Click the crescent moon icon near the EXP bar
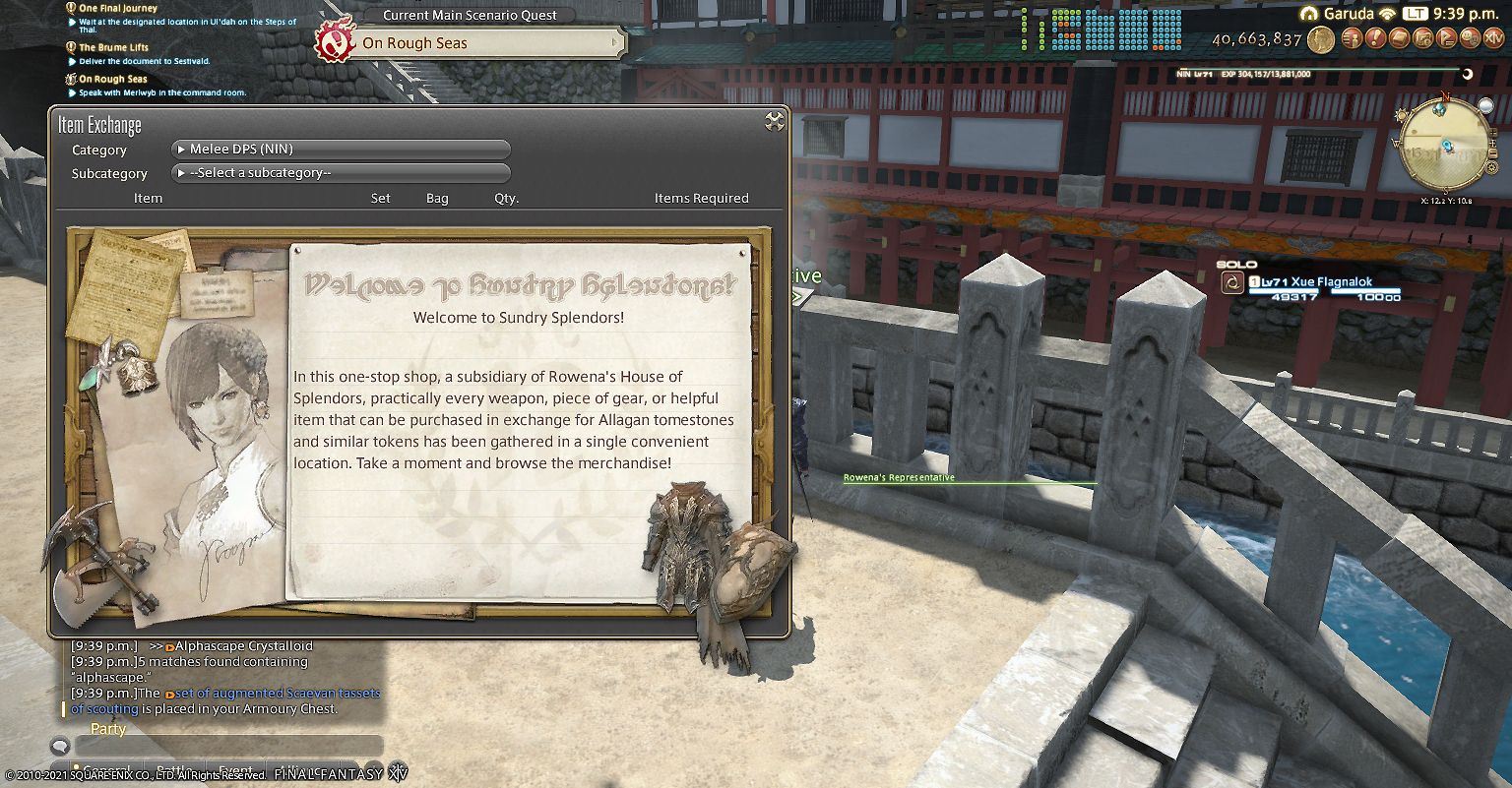 tap(1468, 73)
